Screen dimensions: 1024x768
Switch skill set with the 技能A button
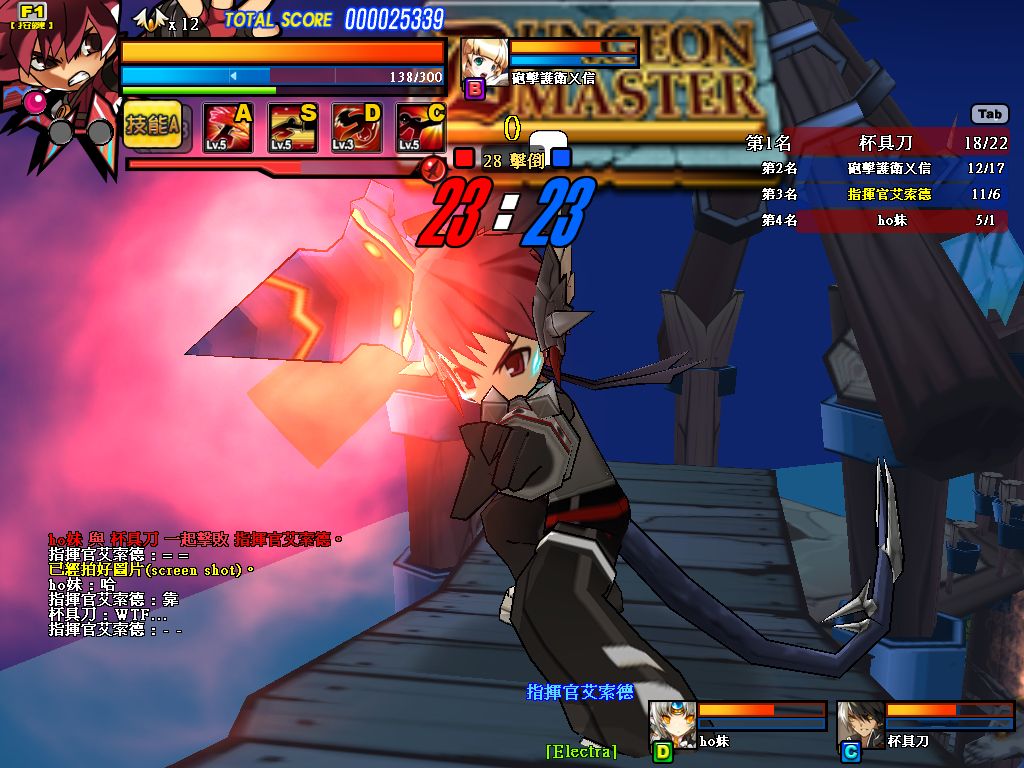pos(152,126)
